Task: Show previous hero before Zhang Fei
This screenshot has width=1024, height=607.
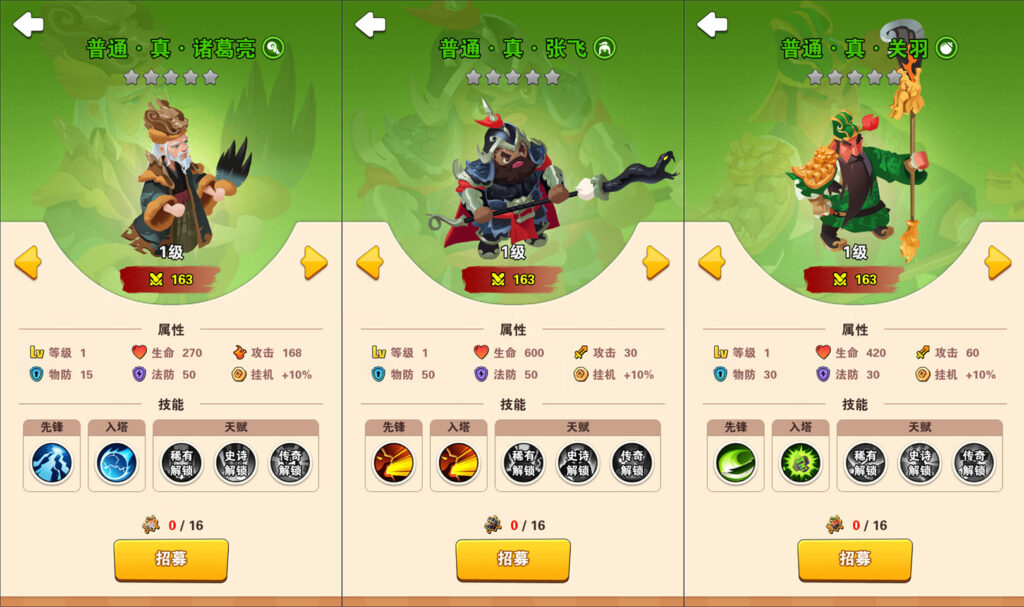Action: pyautogui.click(x=370, y=262)
